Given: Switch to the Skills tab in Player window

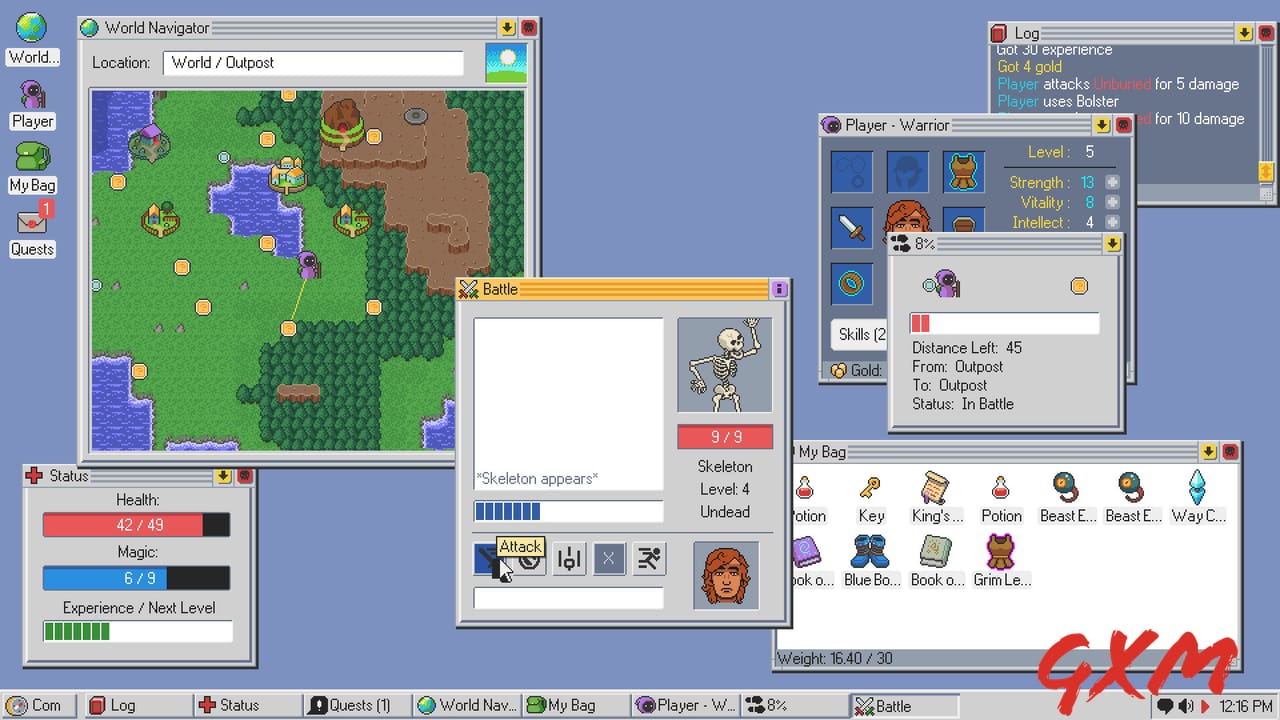Looking at the screenshot, I should (x=859, y=334).
